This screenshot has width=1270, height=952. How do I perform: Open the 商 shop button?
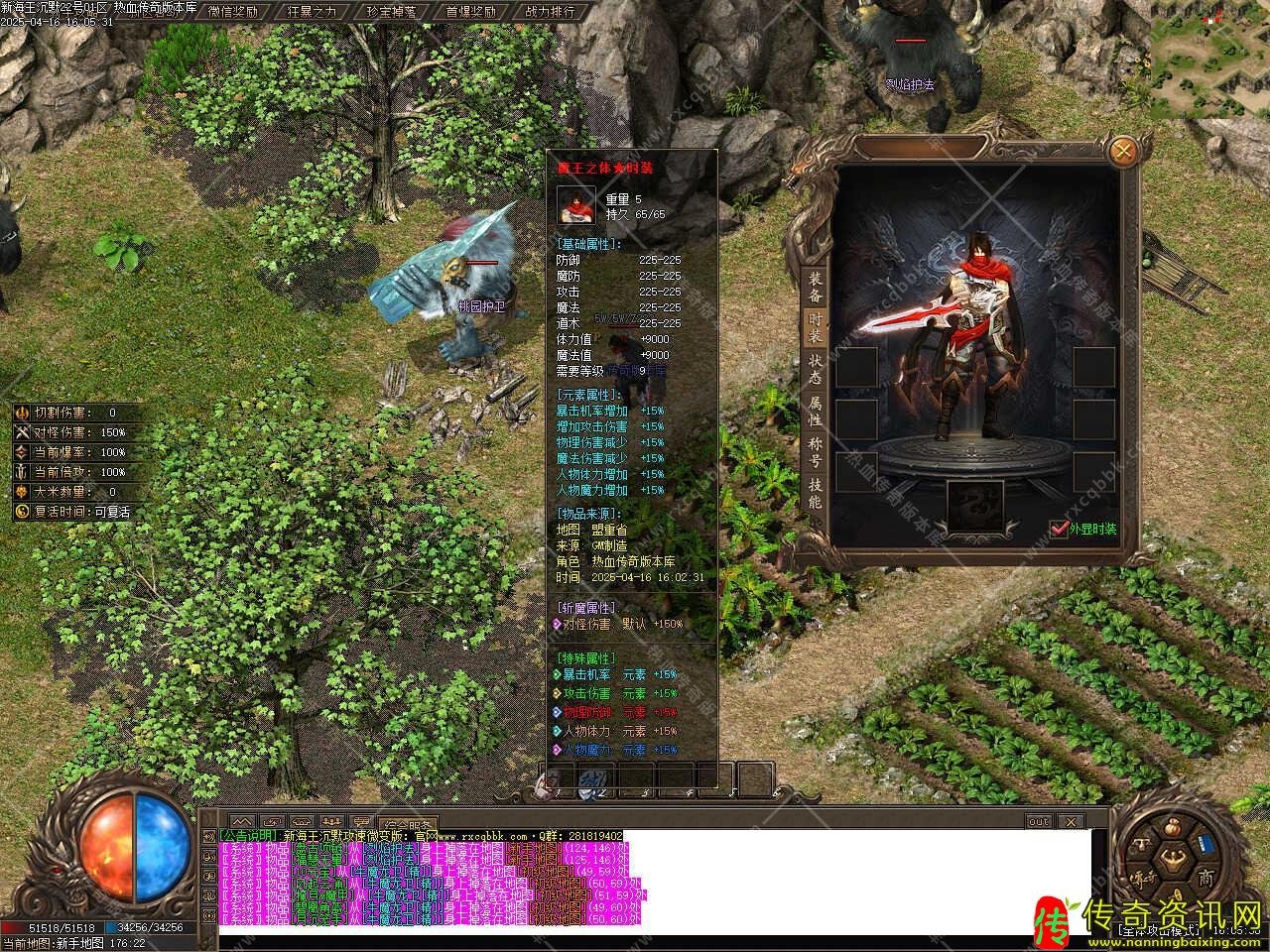pos(1205,879)
